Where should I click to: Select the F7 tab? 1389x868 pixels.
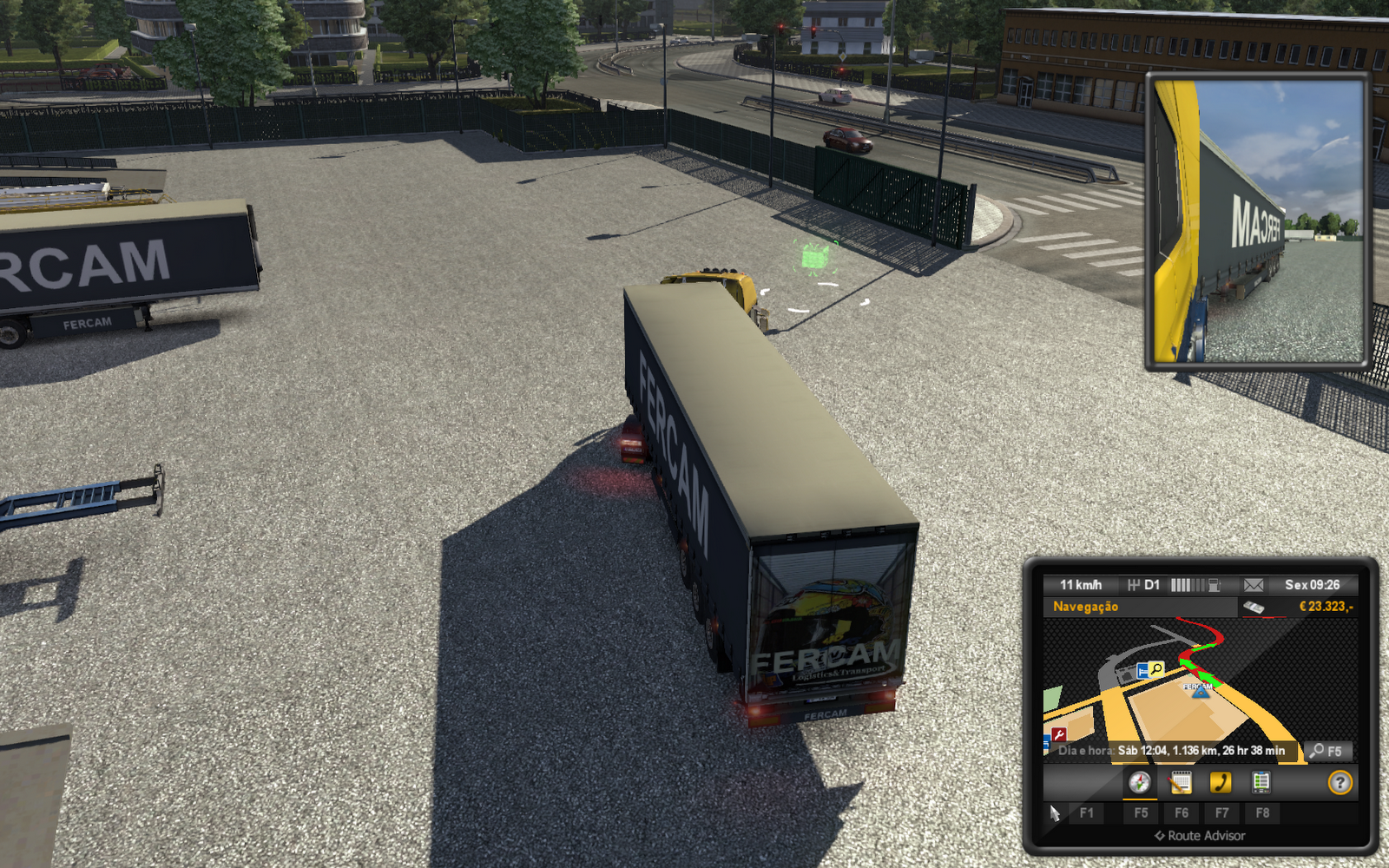click(1221, 813)
